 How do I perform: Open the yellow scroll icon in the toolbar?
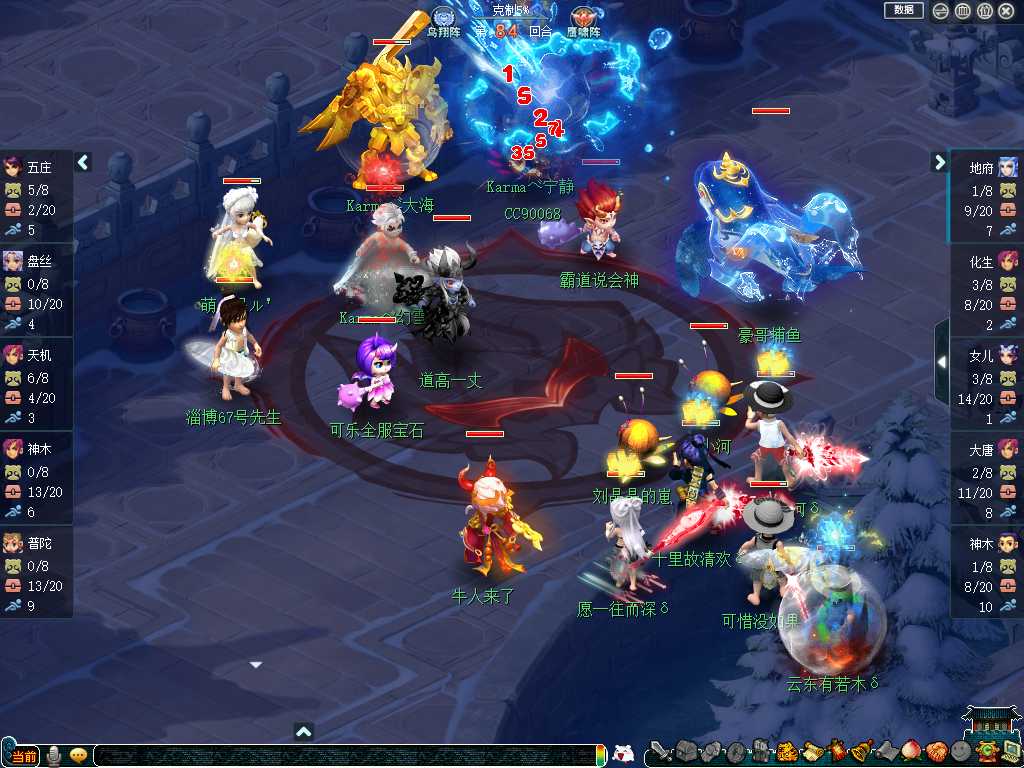click(811, 751)
